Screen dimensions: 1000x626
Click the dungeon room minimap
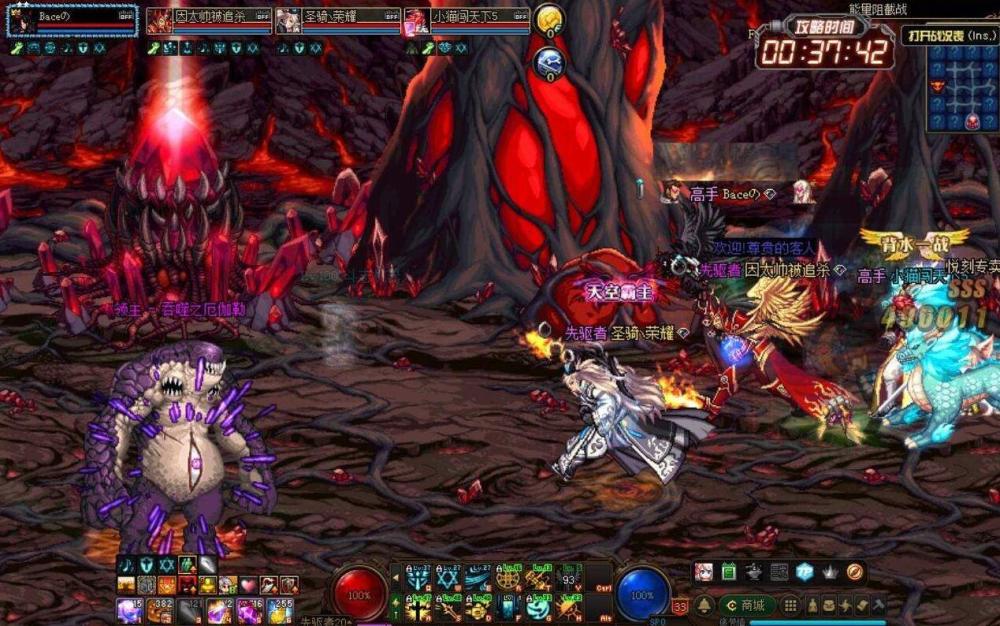(x=962, y=90)
